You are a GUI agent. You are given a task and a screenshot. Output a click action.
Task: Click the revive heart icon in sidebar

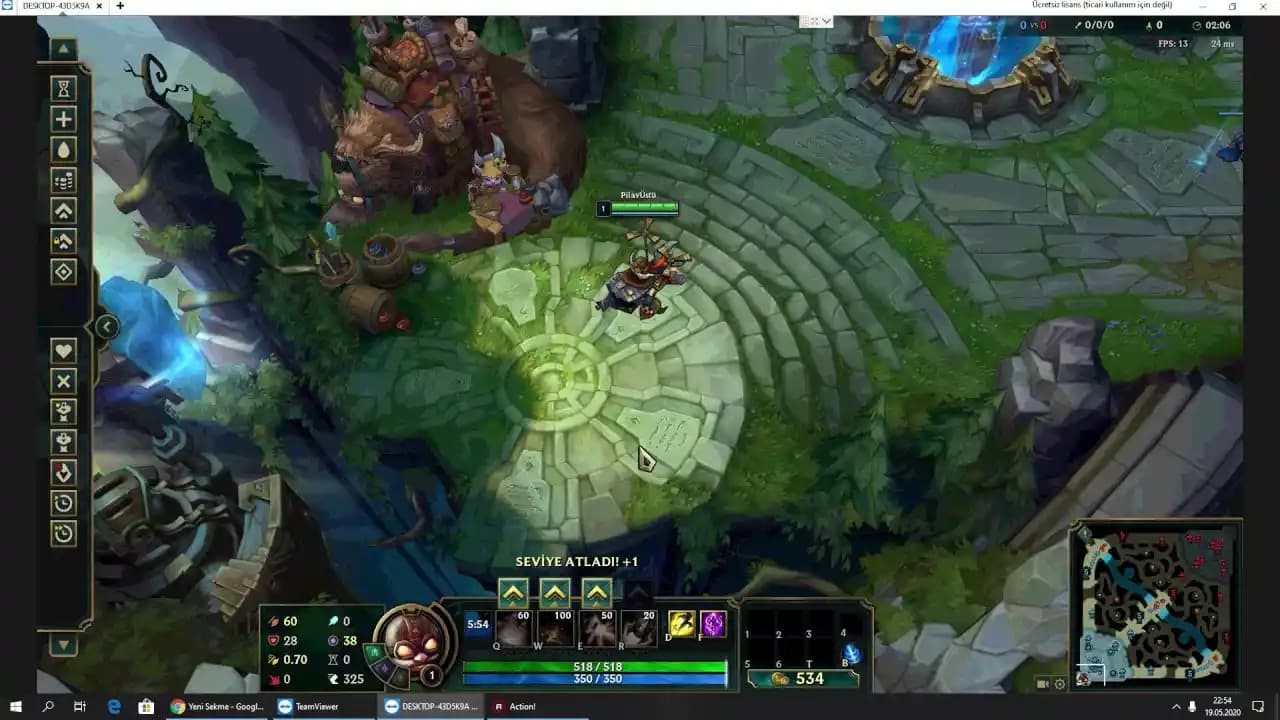63,351
